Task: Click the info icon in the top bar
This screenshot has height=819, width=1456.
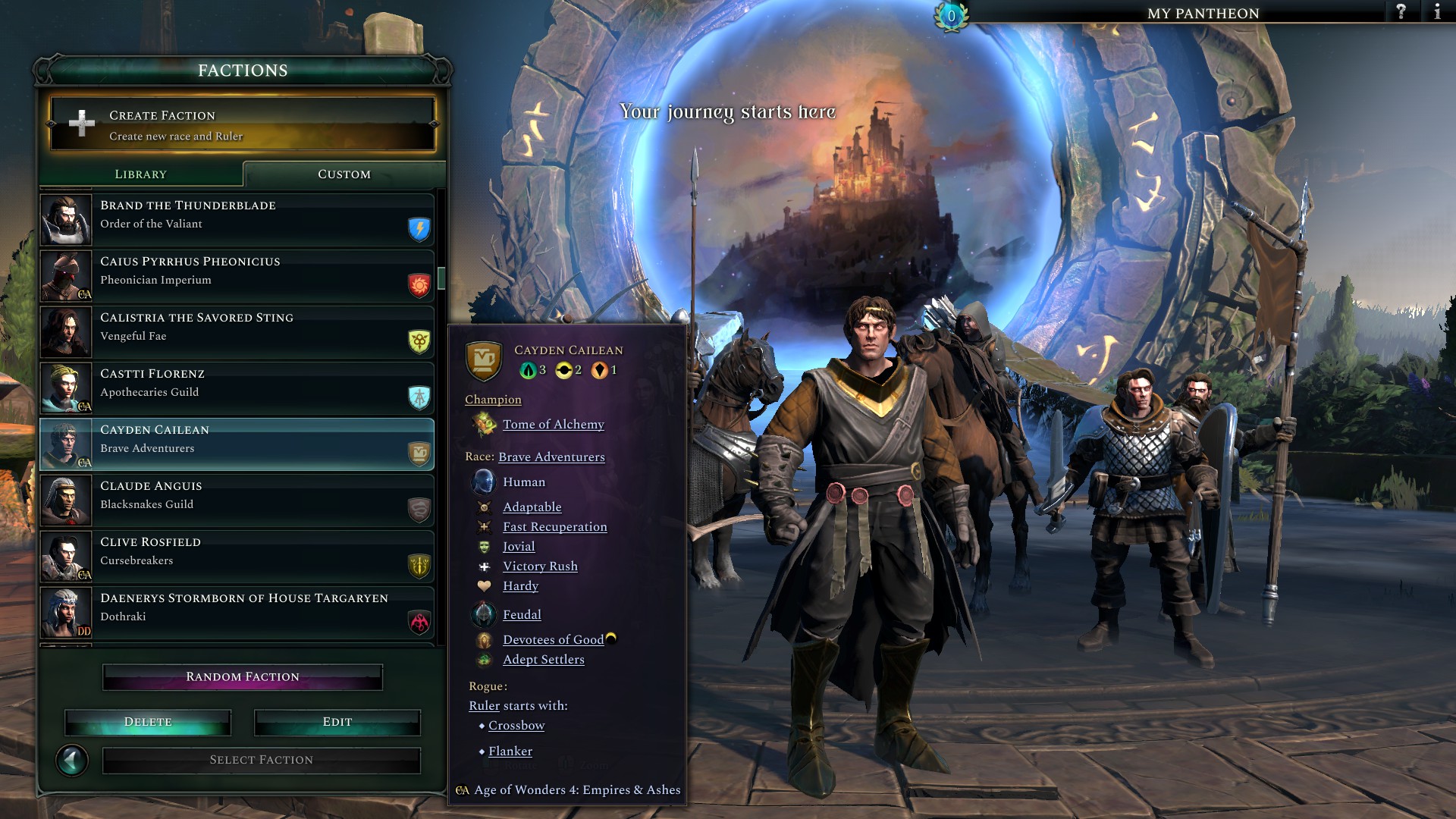Action: pos(1437,12)
